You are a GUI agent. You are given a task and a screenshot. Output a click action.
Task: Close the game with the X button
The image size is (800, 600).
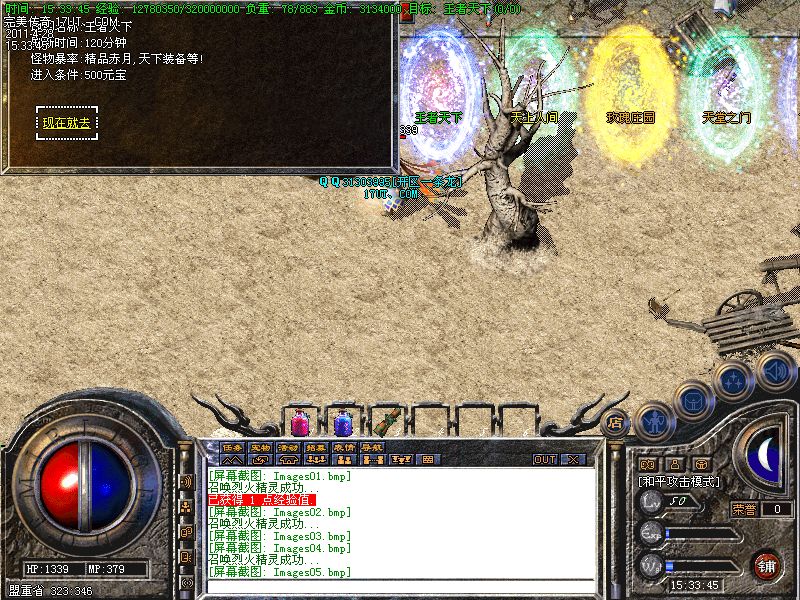[573, 459]
